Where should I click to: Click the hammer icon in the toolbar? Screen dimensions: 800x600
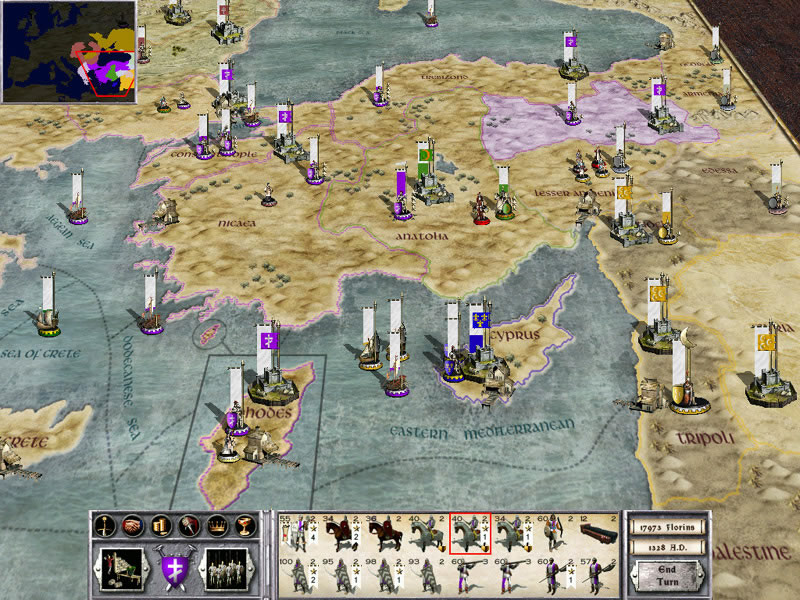[187, 525]
